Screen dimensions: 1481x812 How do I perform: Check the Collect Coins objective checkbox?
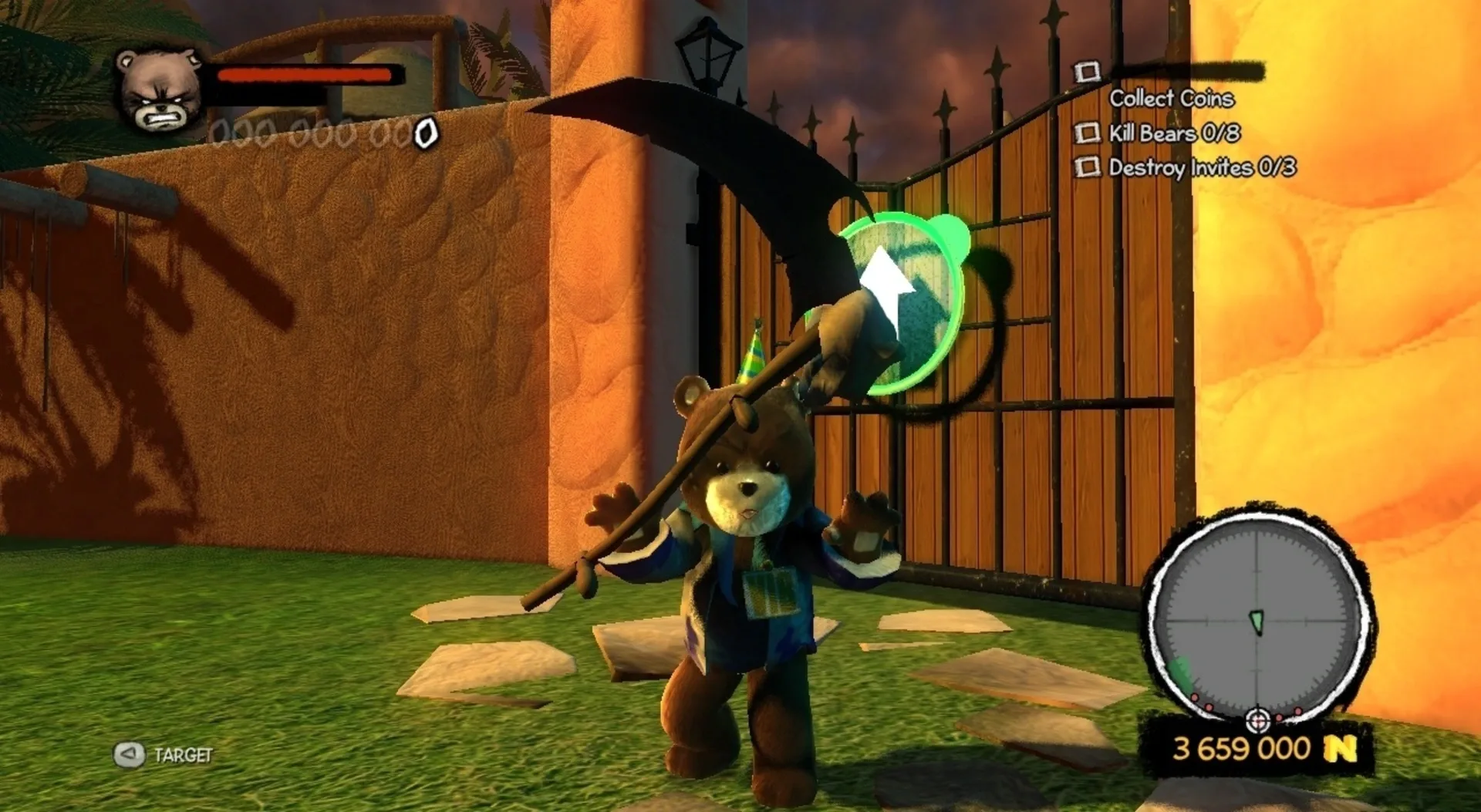(x=1088, y=72)
